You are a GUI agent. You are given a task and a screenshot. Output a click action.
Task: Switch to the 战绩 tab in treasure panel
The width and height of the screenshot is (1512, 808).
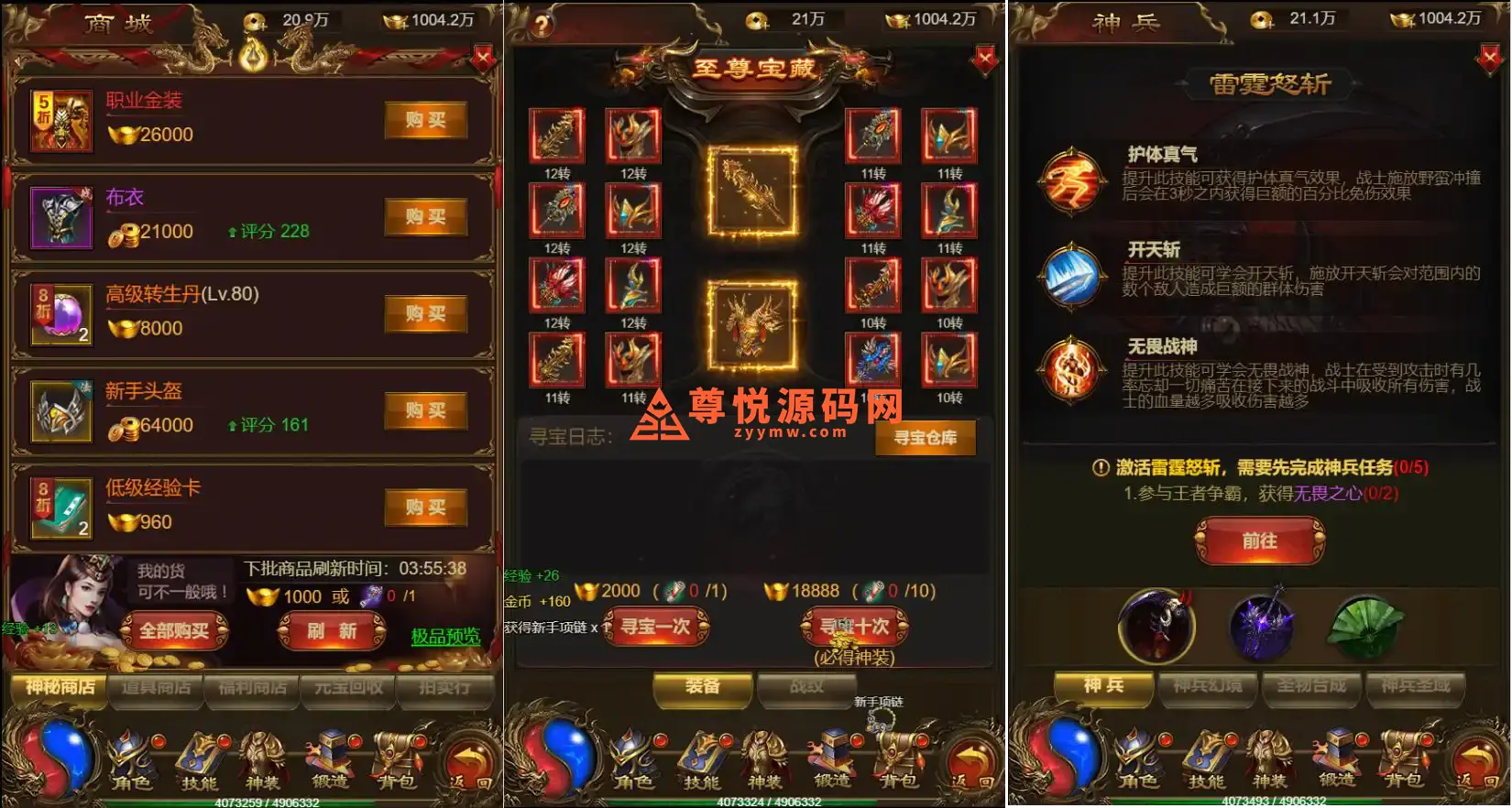pos(806,685)
